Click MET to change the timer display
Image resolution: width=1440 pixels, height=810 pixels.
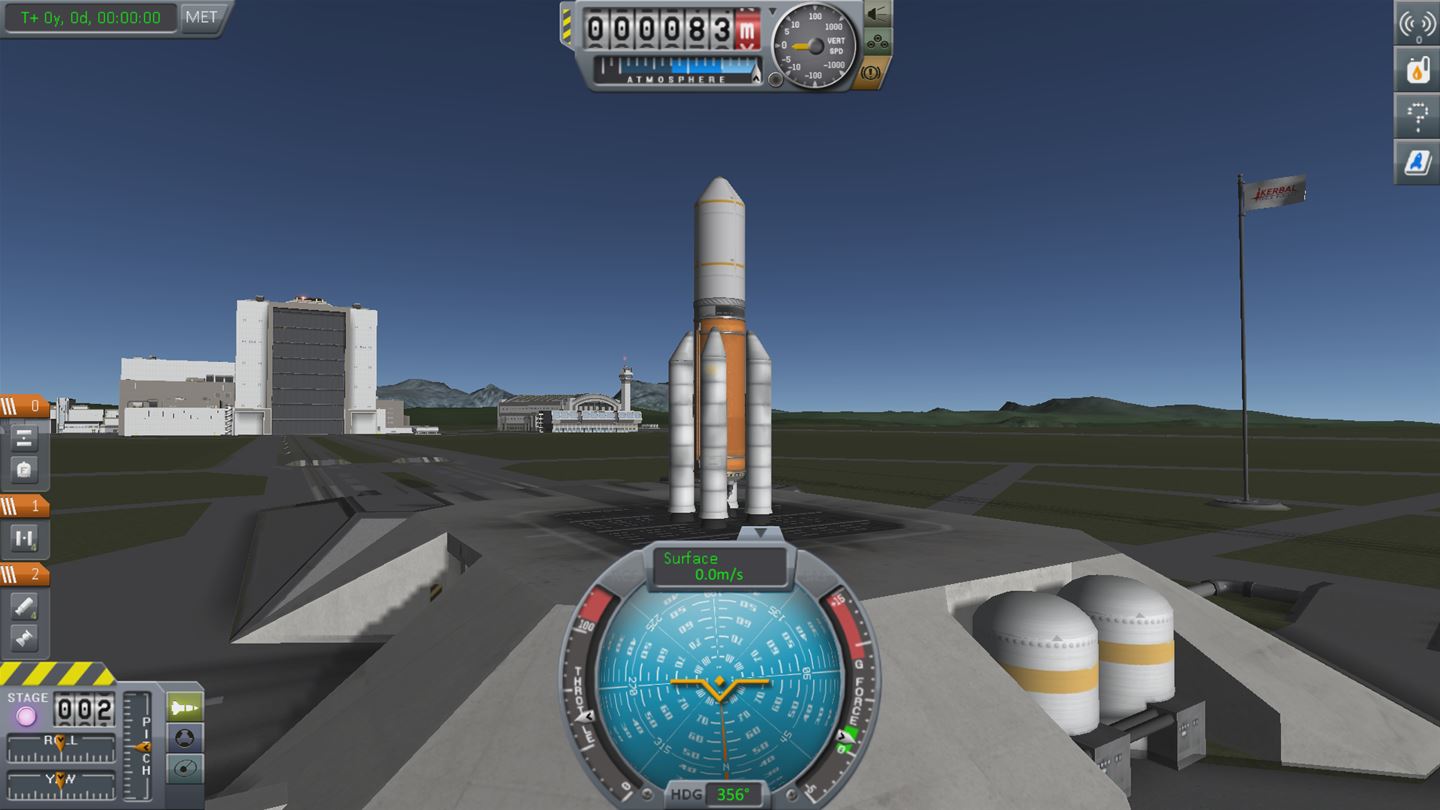[200, 16]
